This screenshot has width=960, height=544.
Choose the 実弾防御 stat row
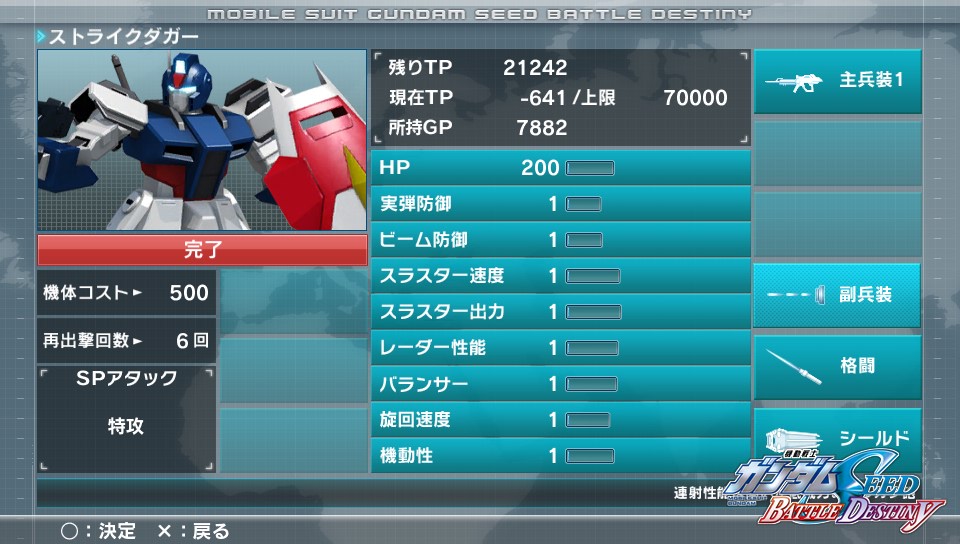560,204
